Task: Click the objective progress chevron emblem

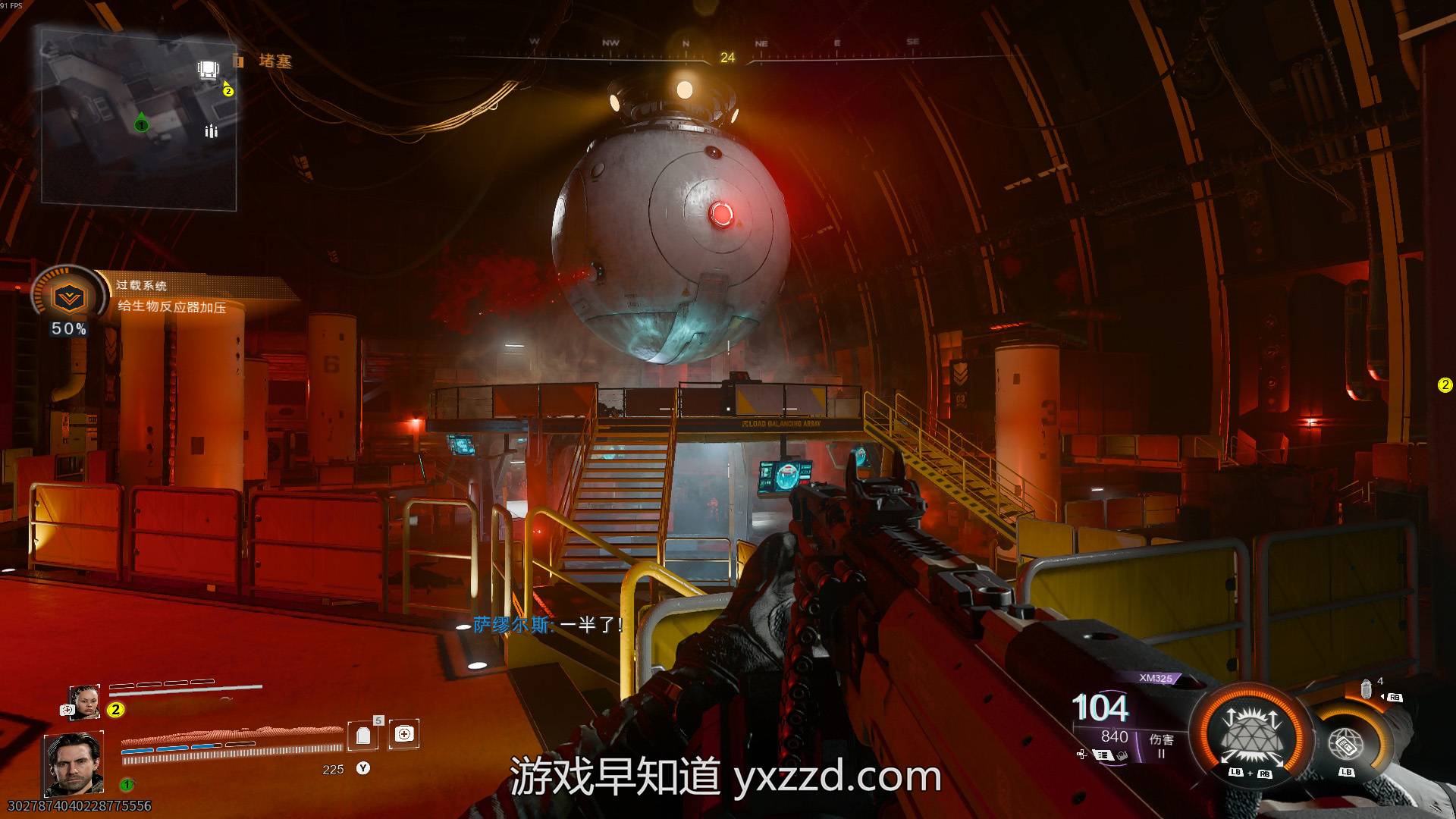Action: click(x=69, y=298)
